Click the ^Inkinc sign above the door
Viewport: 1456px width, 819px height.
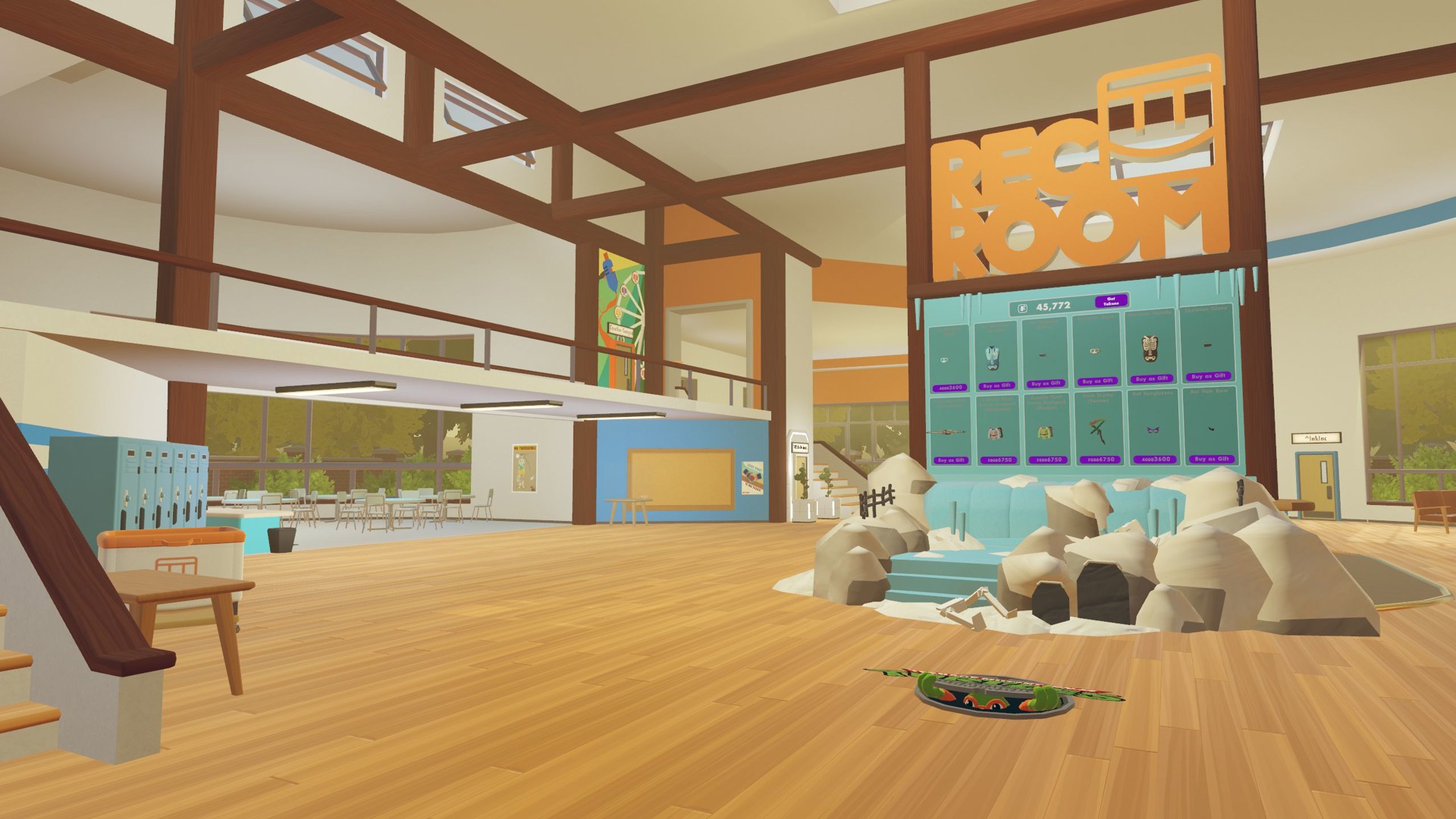click(x=1316, y=438)
